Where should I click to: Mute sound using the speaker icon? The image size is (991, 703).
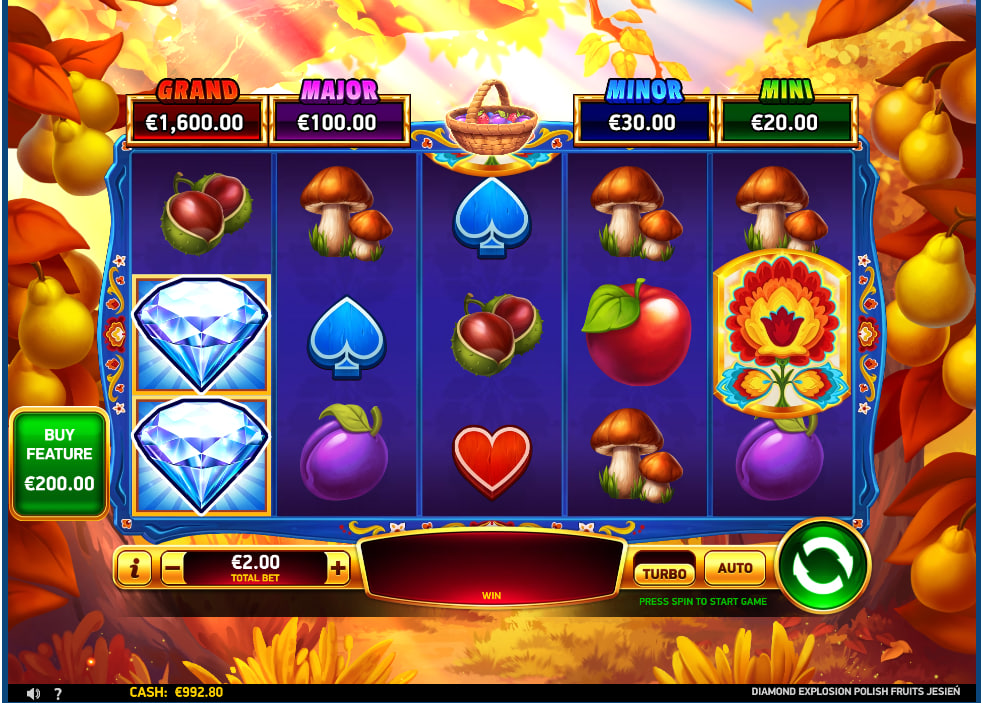33,692
